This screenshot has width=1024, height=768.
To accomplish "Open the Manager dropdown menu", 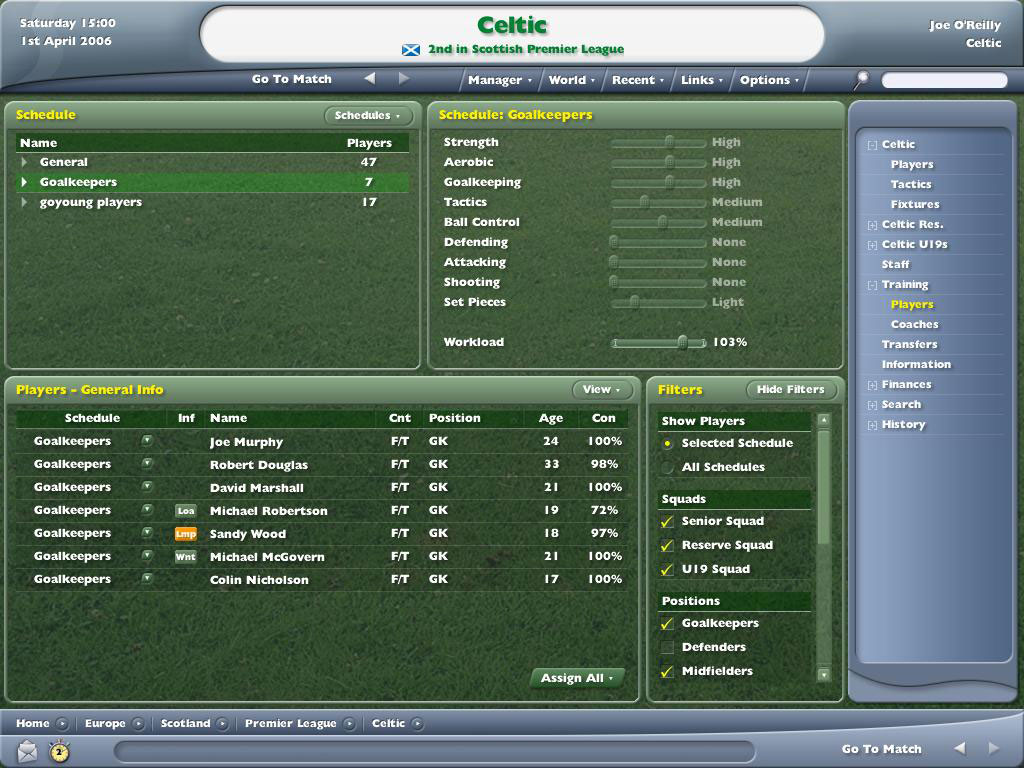I will [x=499, y=80].
